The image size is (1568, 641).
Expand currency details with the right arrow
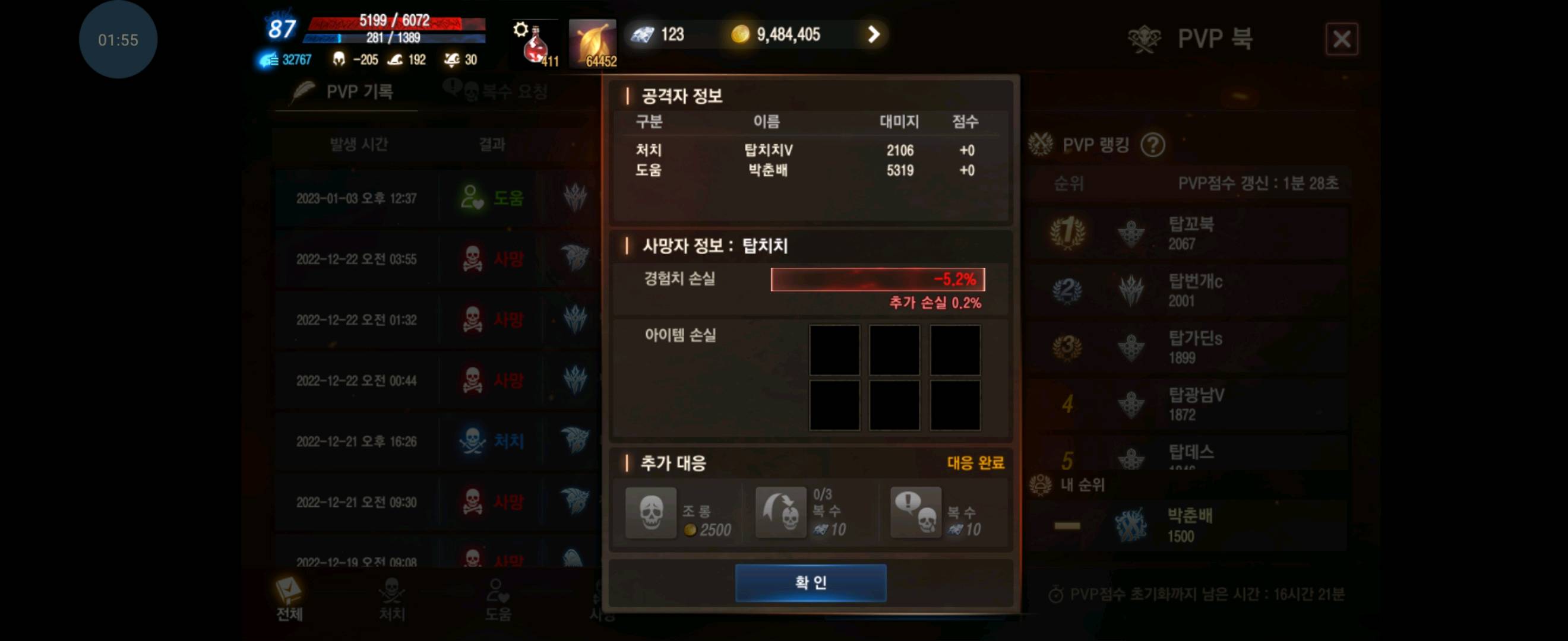point(874,34)
